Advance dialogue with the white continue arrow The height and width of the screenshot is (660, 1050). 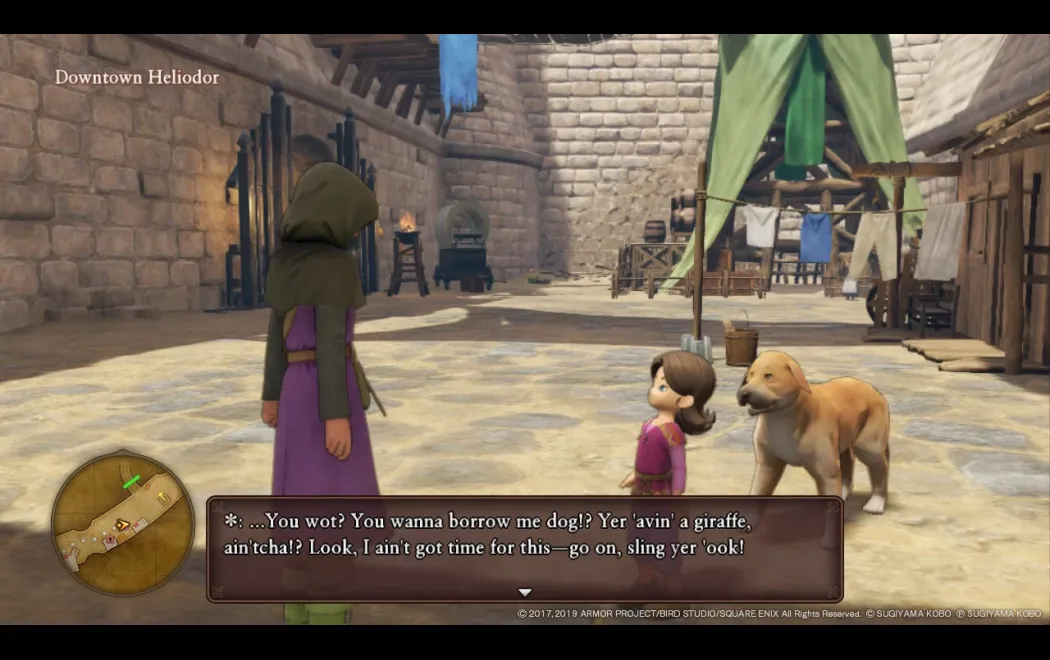(x=525, y=592)
